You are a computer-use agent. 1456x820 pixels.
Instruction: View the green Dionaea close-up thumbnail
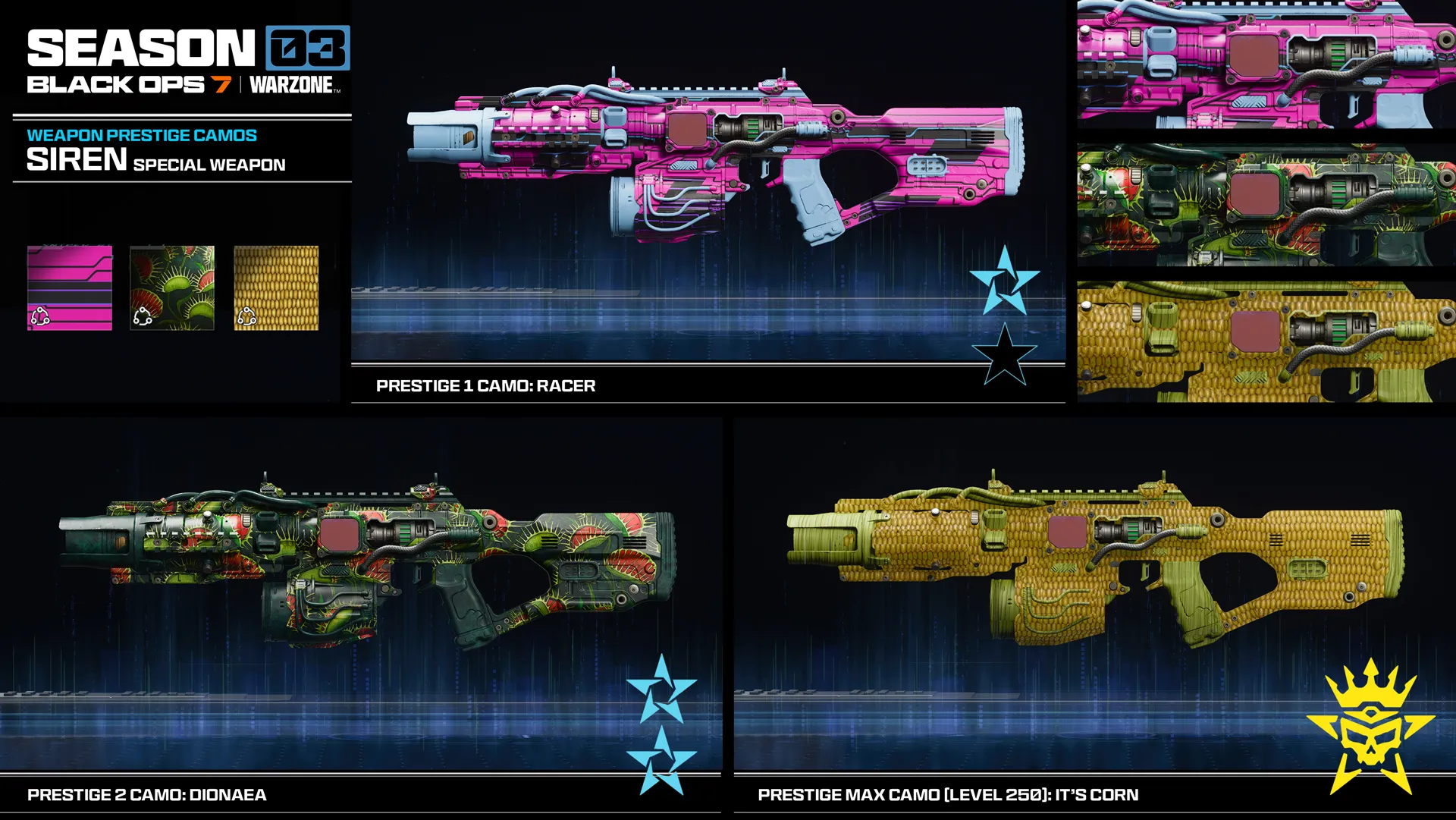(x=1266, y=205)
